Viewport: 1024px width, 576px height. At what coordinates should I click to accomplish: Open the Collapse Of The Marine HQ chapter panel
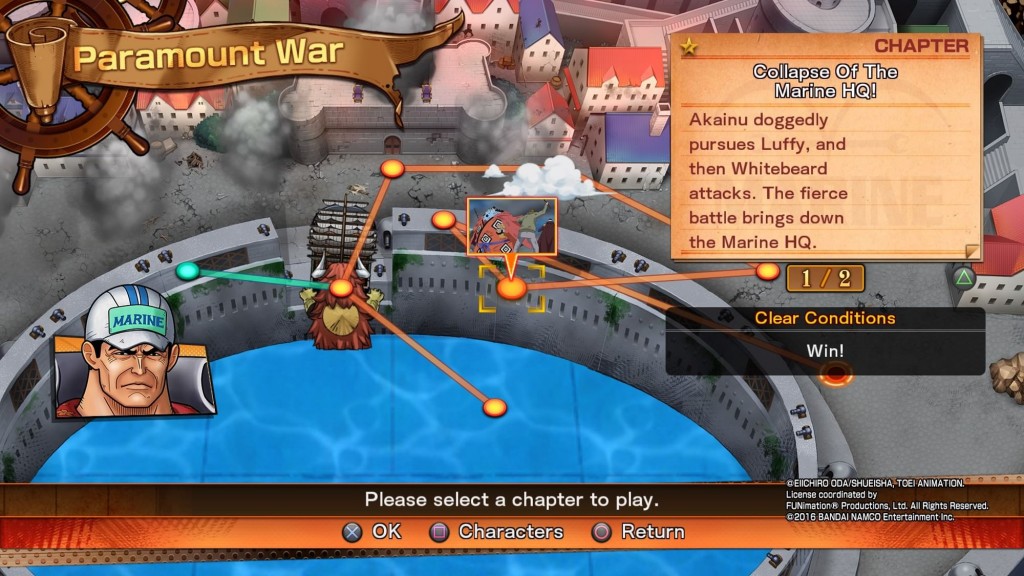825,147
